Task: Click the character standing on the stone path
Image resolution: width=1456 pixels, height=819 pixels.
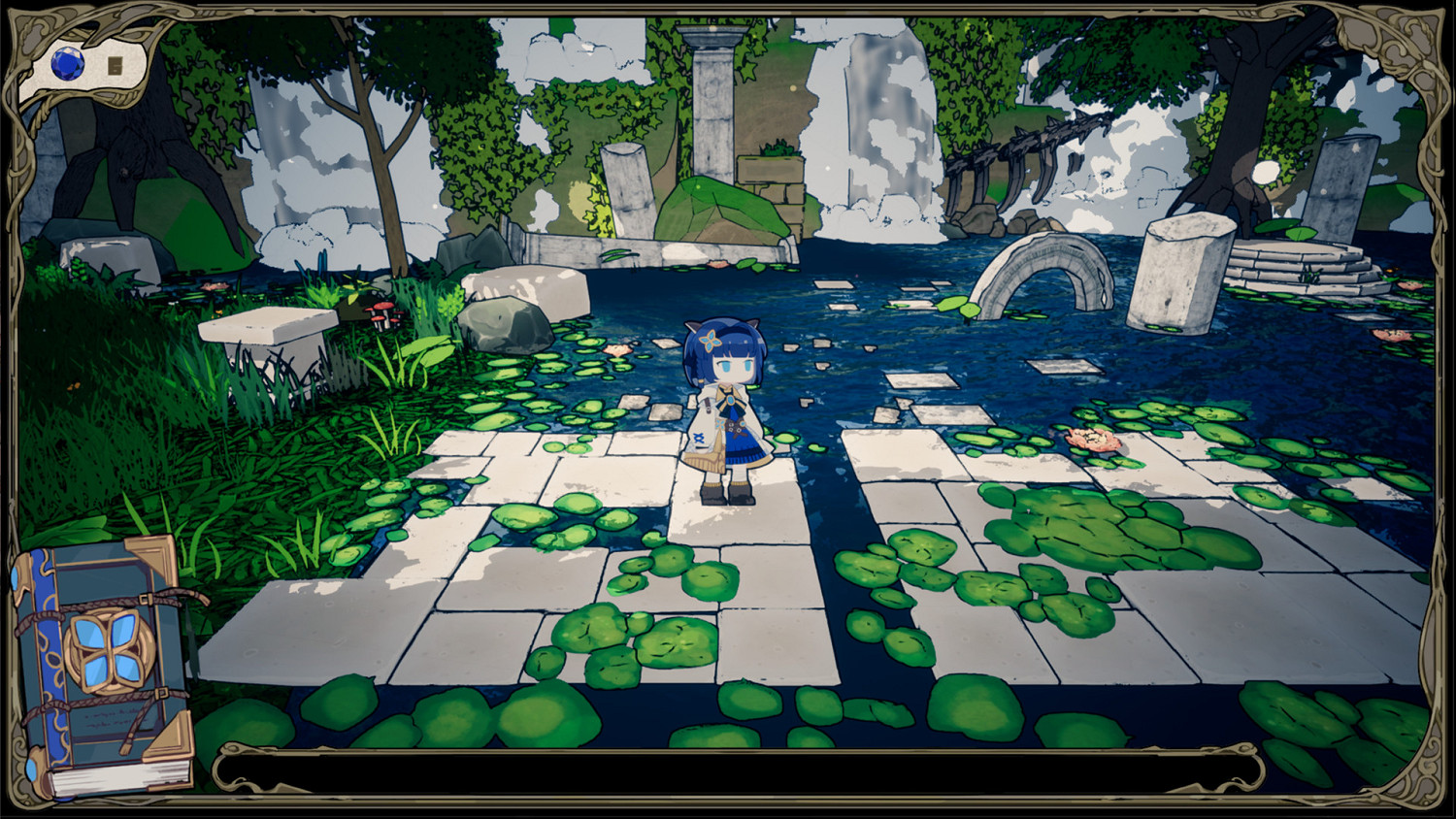Action: (726, 408)
